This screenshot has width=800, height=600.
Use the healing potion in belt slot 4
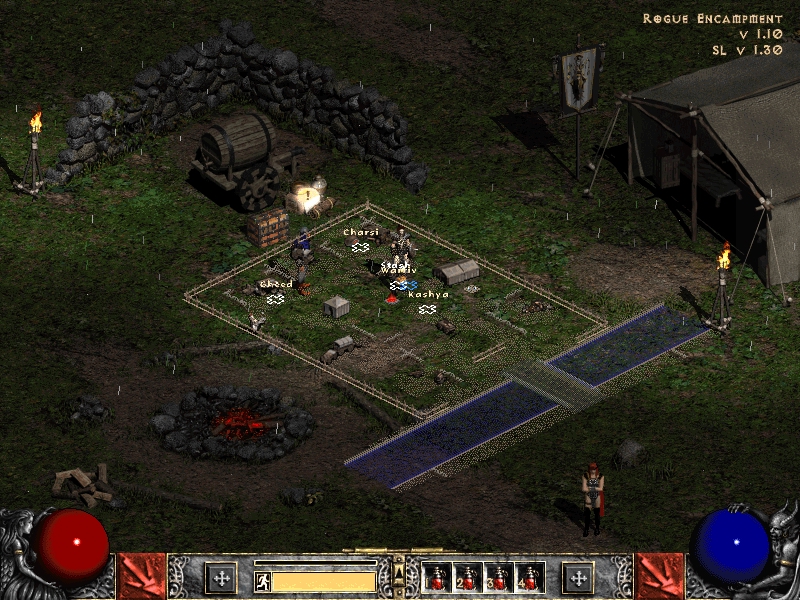click(528, 578)
